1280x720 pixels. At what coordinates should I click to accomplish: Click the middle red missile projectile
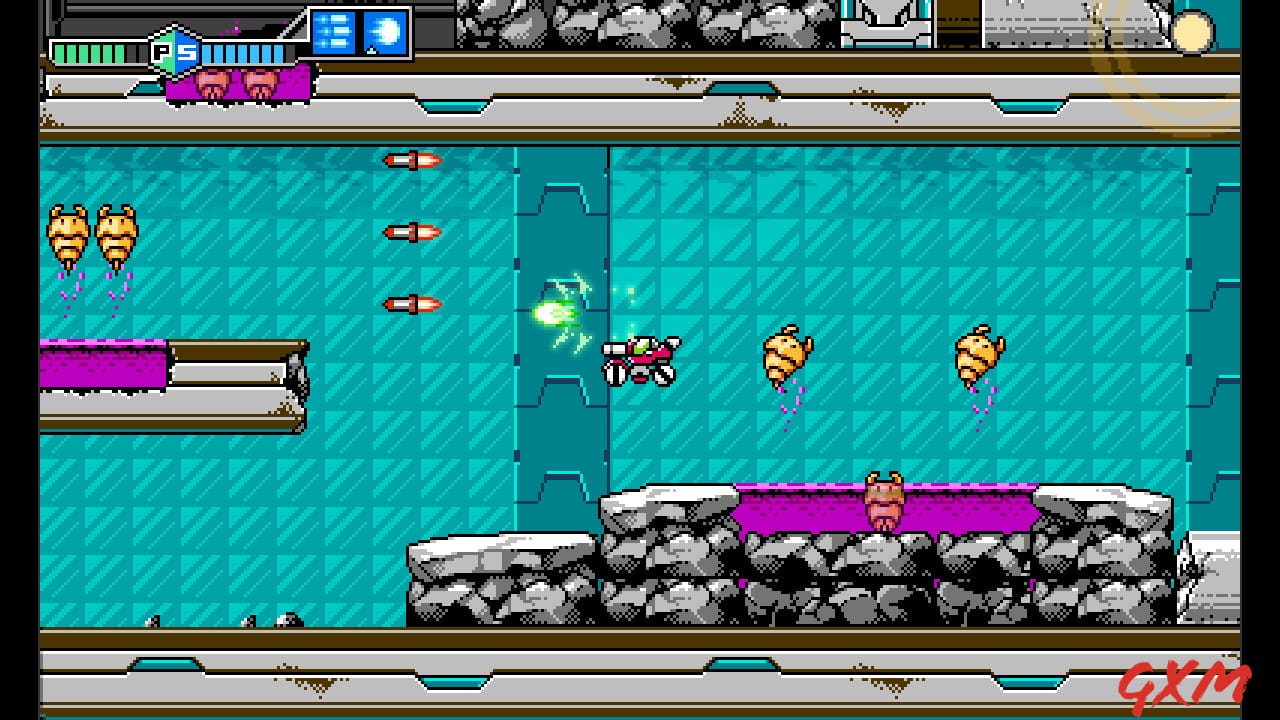410,232
